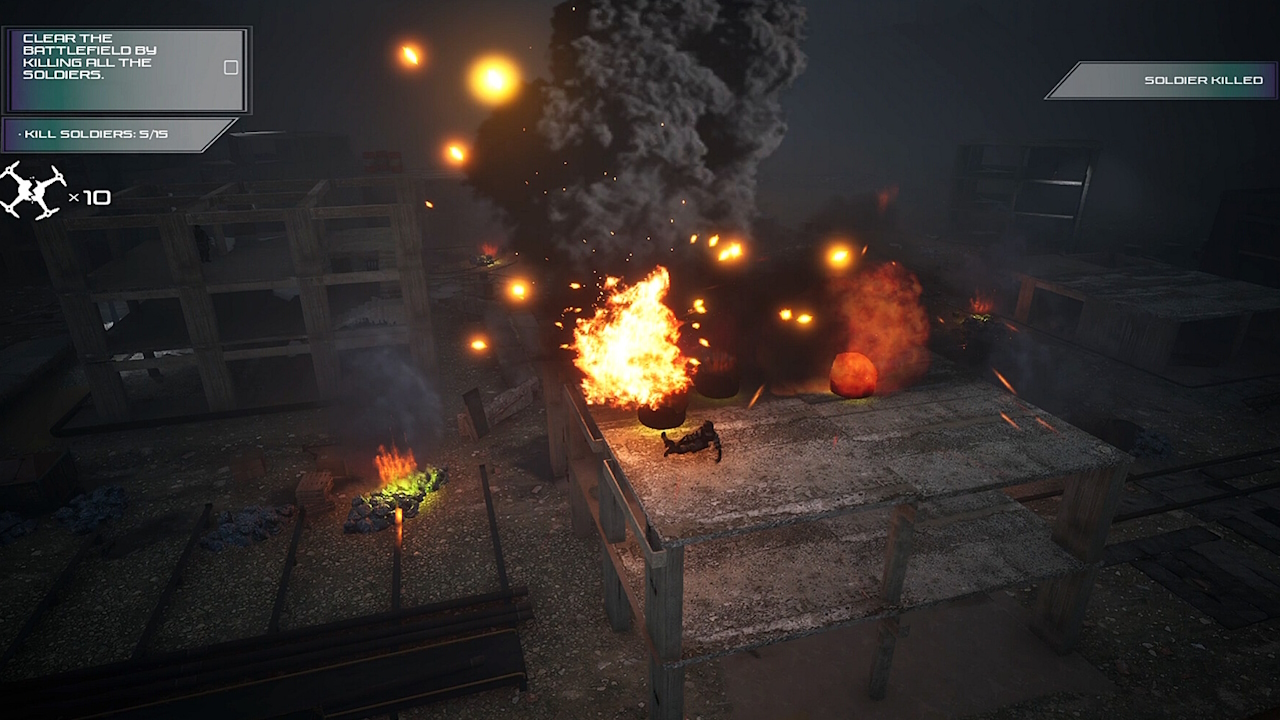Click the empty square beside the soldiers objective
The image size is (1280, 720).
pos(231,67)
